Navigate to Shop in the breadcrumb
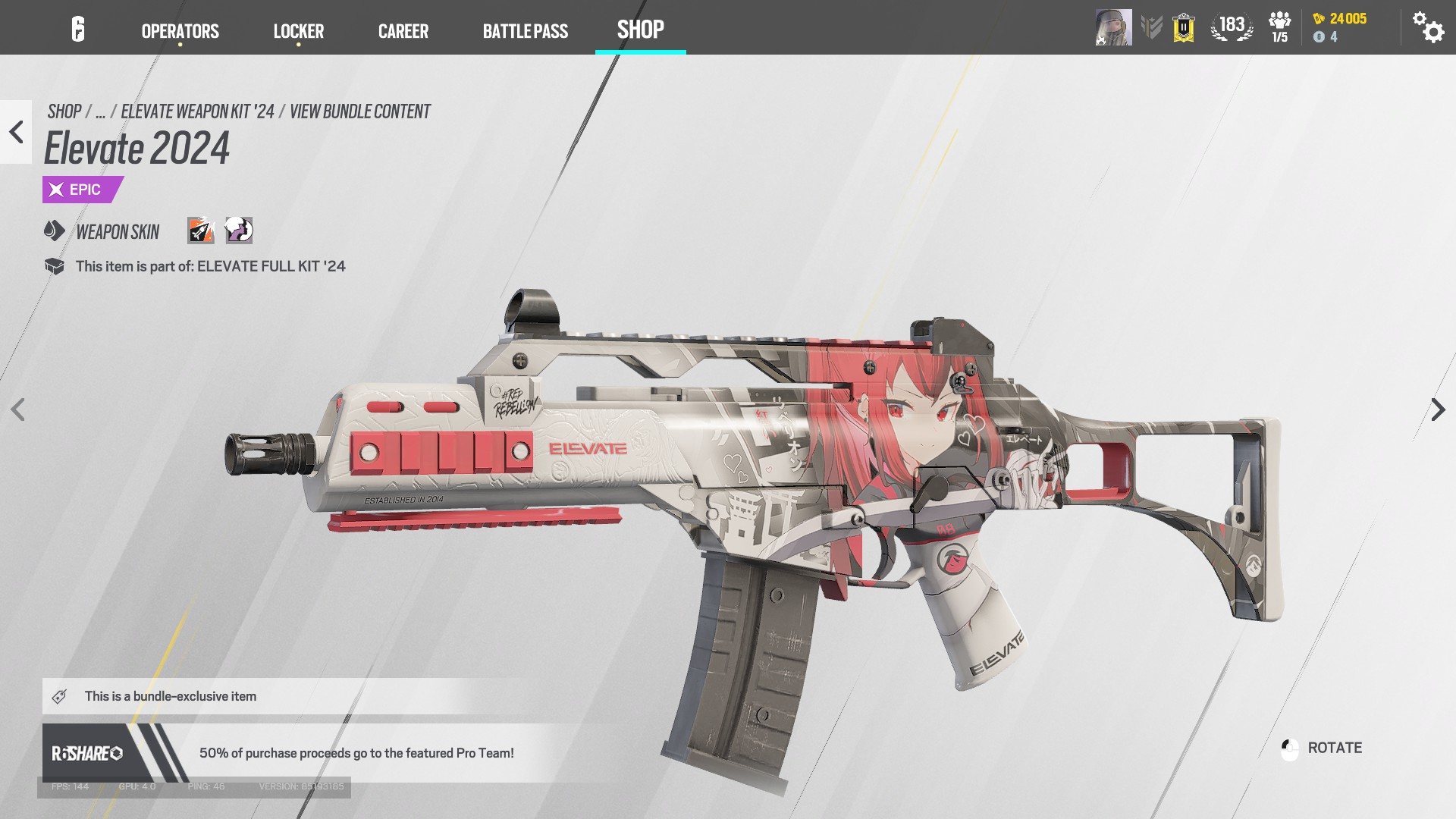 pyautogui.click(x=64, y=111)
